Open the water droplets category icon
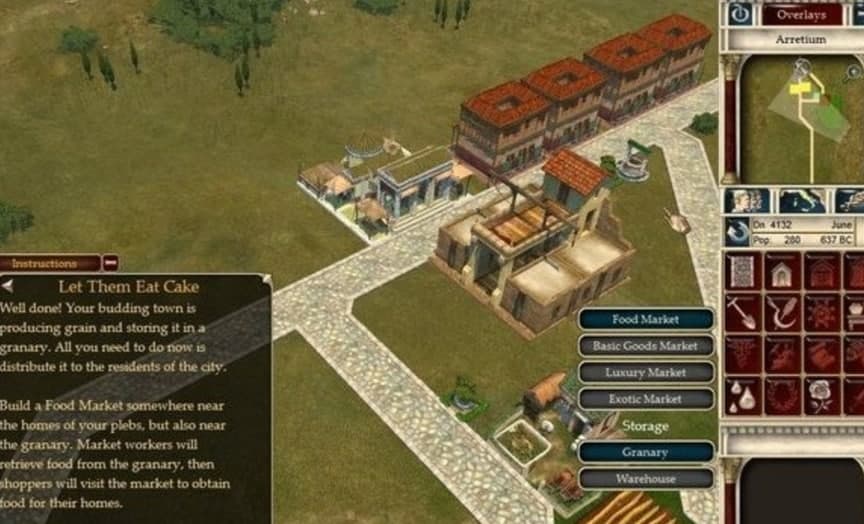The height and width of the screenshot is (524, 864). [743, 396]
